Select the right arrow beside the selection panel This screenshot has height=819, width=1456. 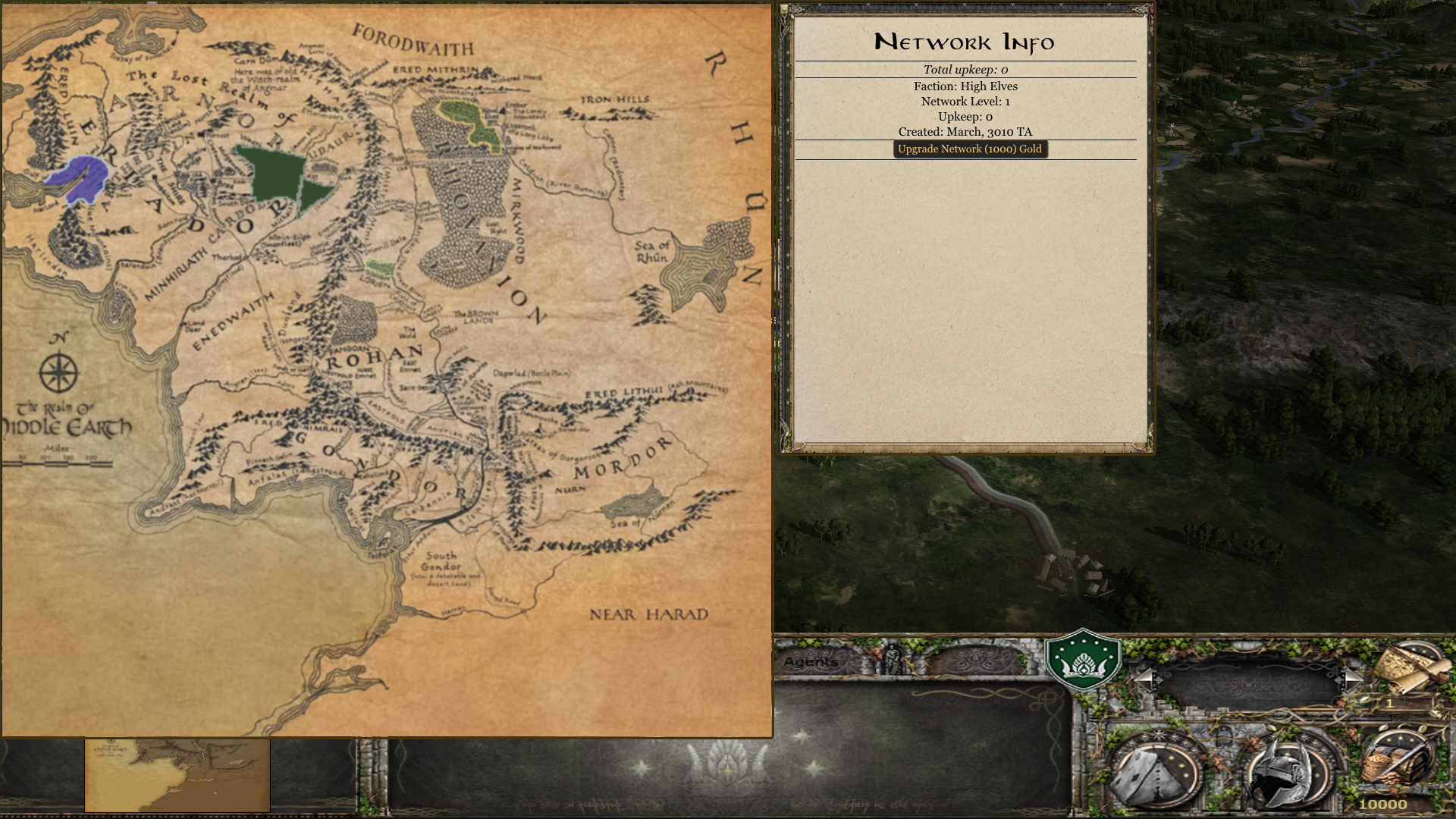1351,677
